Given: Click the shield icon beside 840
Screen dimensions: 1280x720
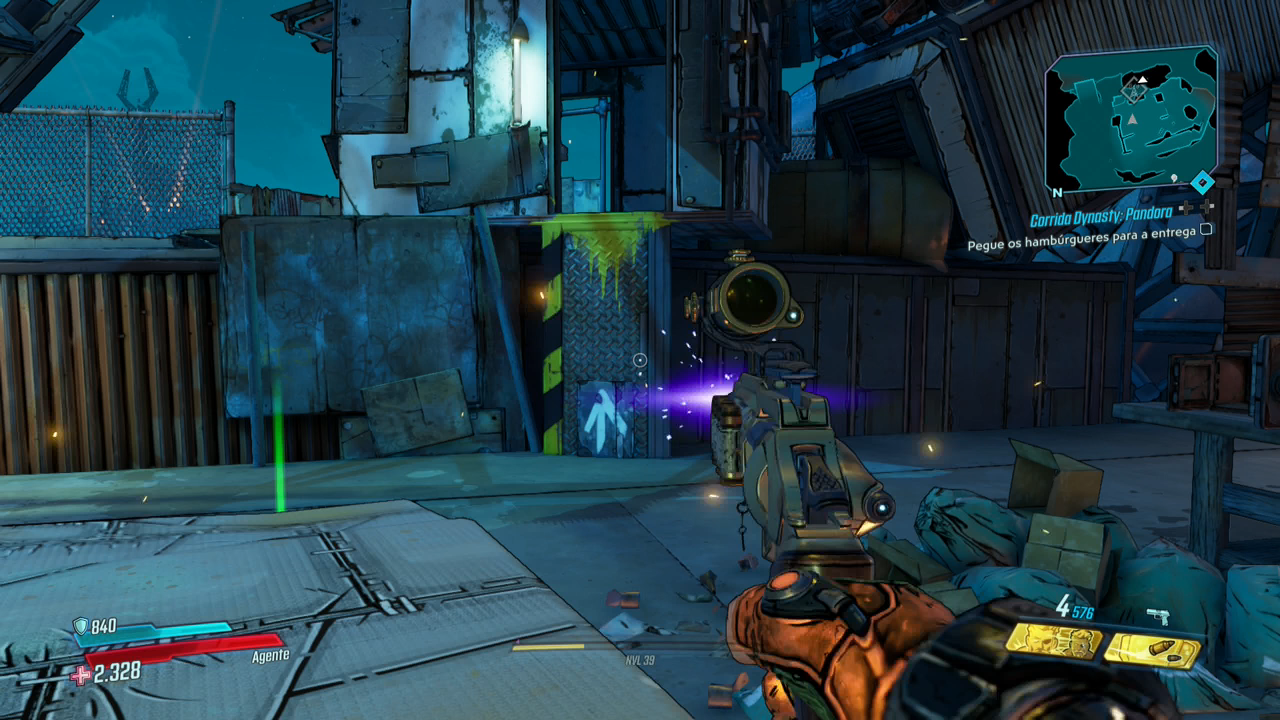Looking at the screenshot, I should click(80, 626).
